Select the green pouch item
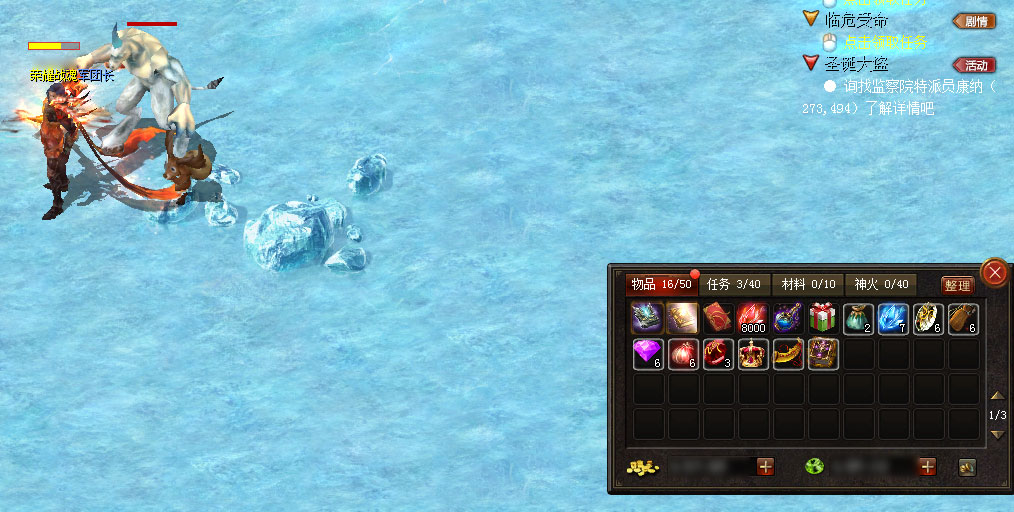Screen dimensions: 1014x512 click(858, 318)
